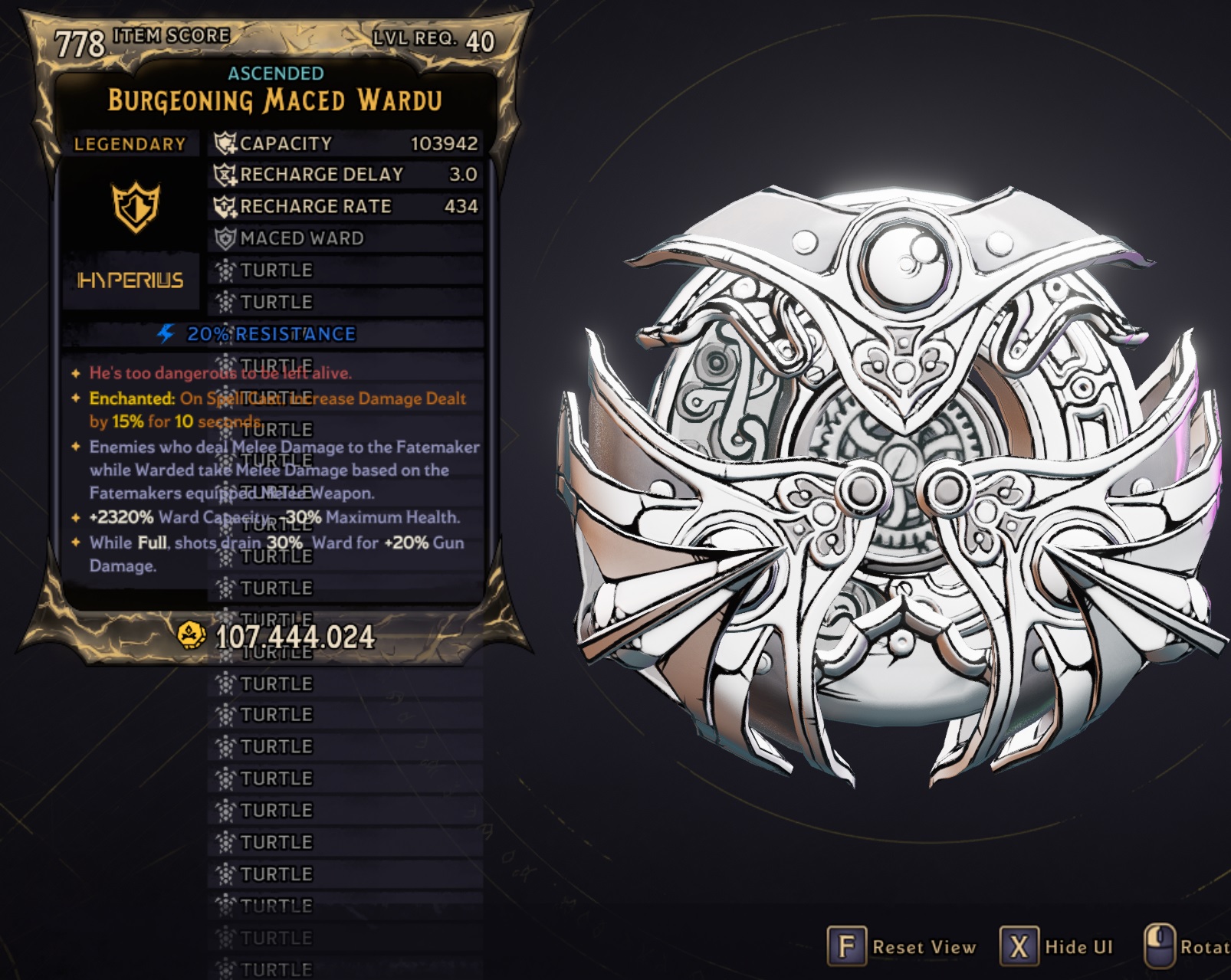Hide the UI with the Hide UI button
1231x980 pixels.
pyautogui.click(x=1058, y=946)
